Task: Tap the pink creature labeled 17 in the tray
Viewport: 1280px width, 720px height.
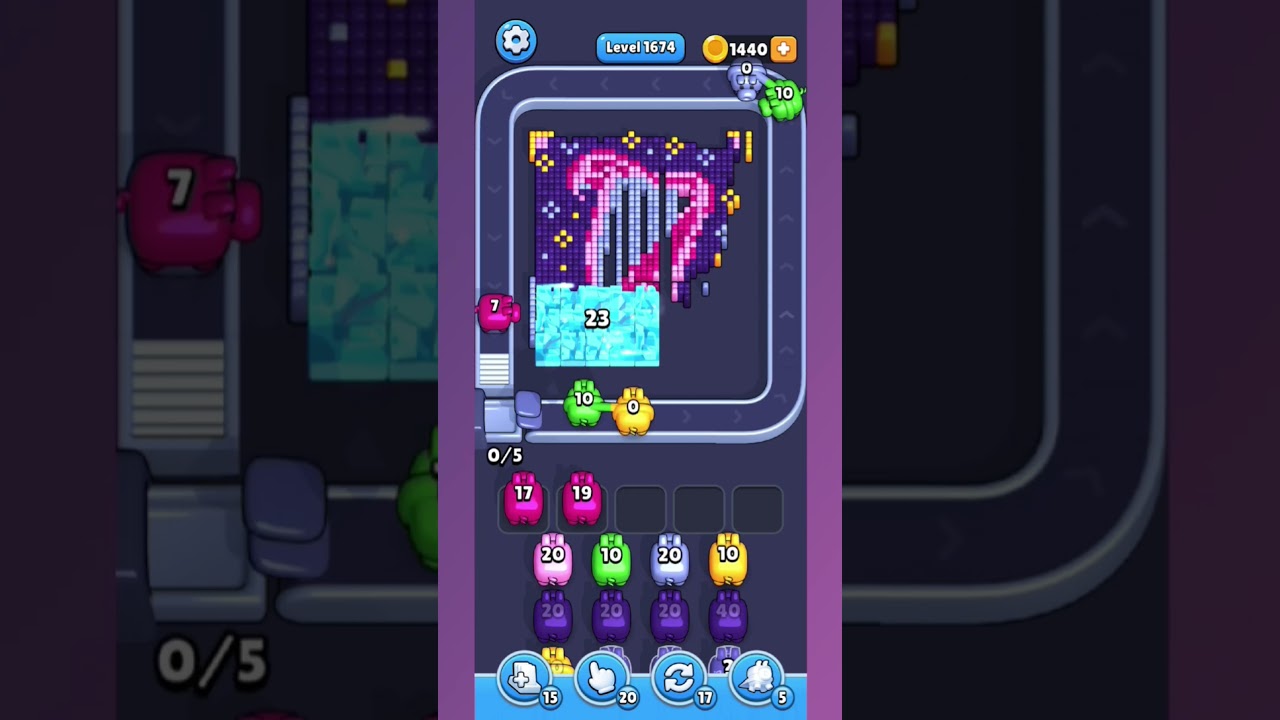Action: (524, 498)
